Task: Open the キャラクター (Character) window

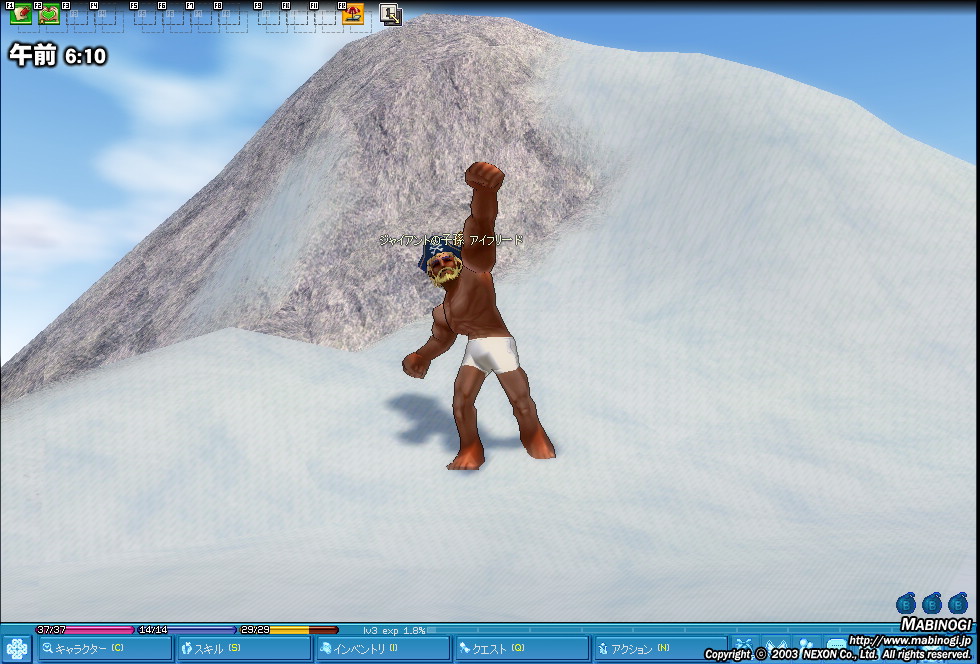Action: point(104,649)
